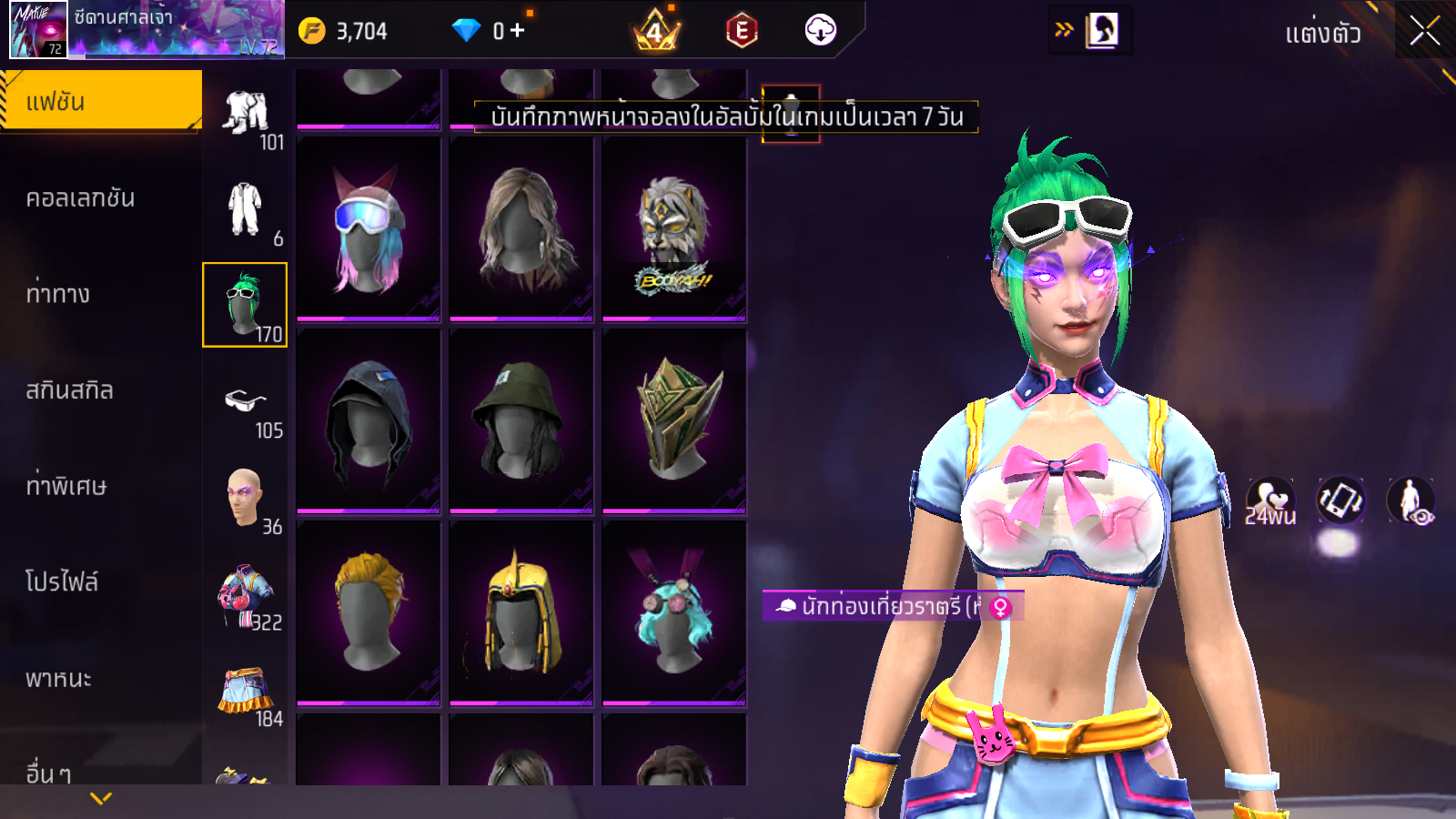The image size is (1456, 819).
Task: Equip the olive green bucket hat
Action: tap(521, 420)
